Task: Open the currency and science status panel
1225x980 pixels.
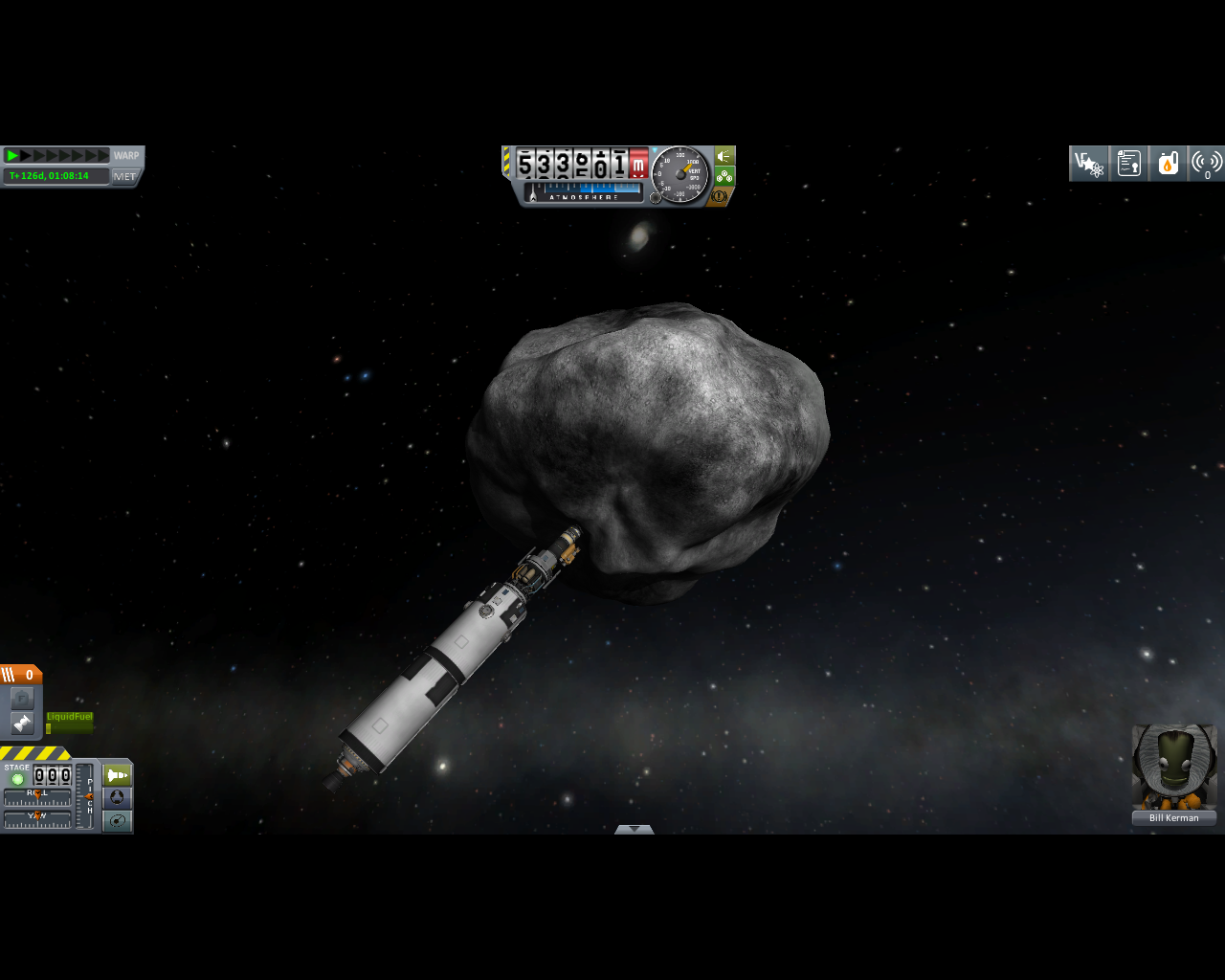Action: 1088,164
